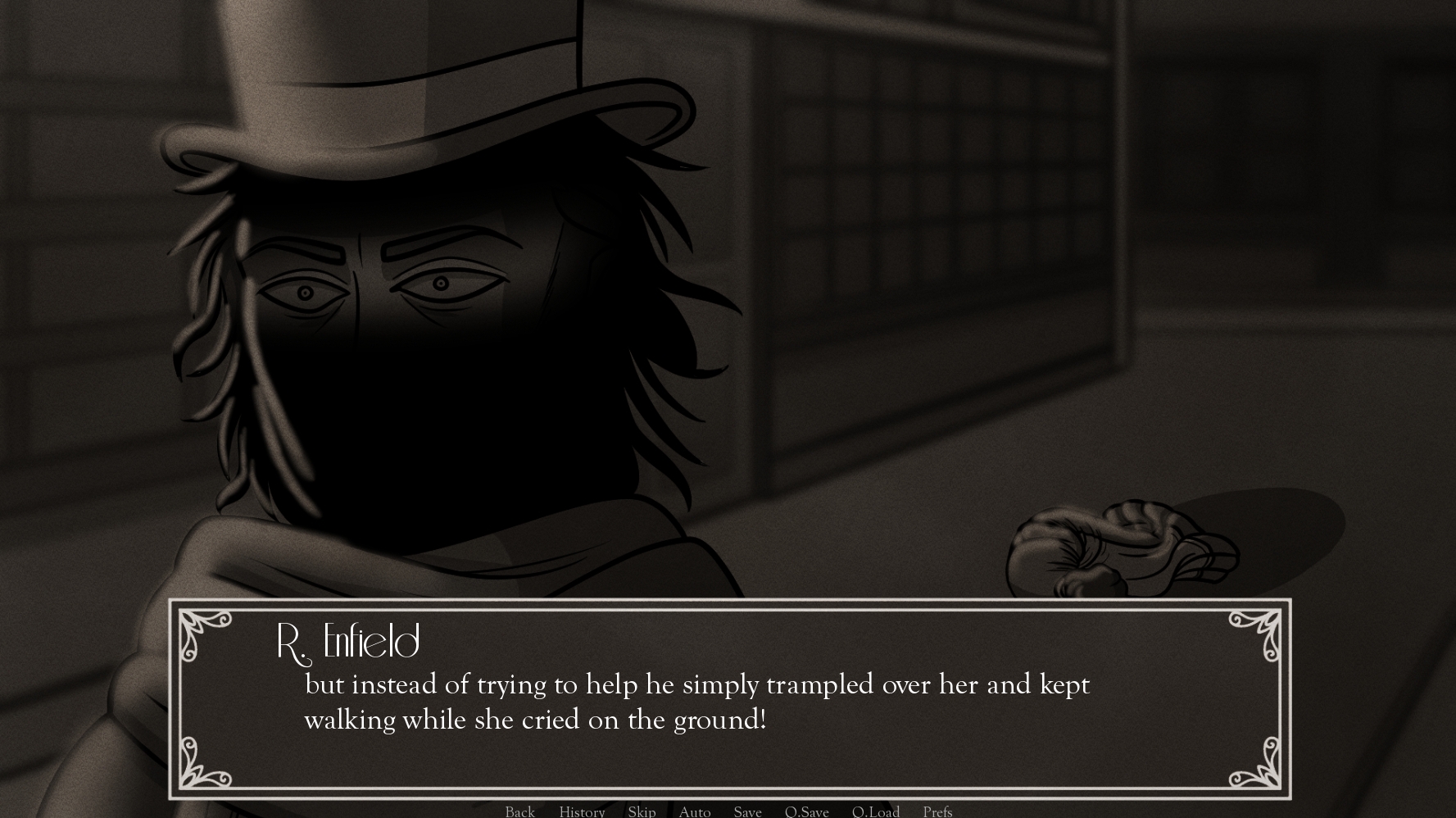Screen dimensions: 1456x818
Task: Toggle Auto-advance reading mode
Action: pyautogui.click(x=694, y=811)
